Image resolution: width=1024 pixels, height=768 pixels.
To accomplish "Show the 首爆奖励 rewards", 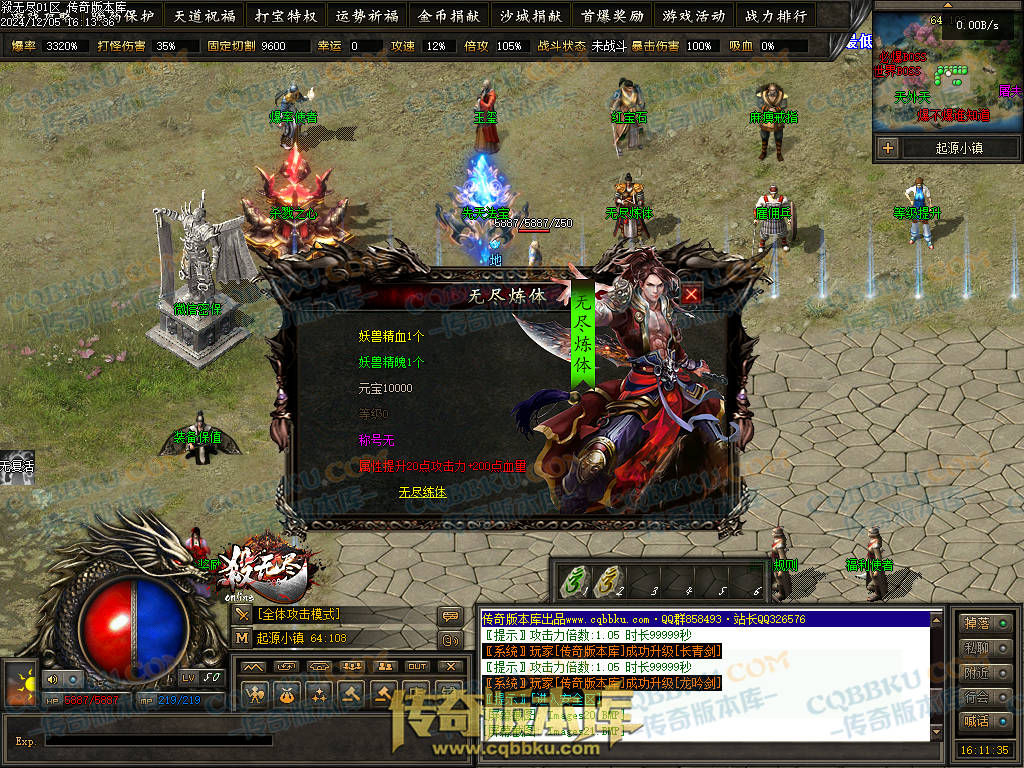I will point(611,15).
